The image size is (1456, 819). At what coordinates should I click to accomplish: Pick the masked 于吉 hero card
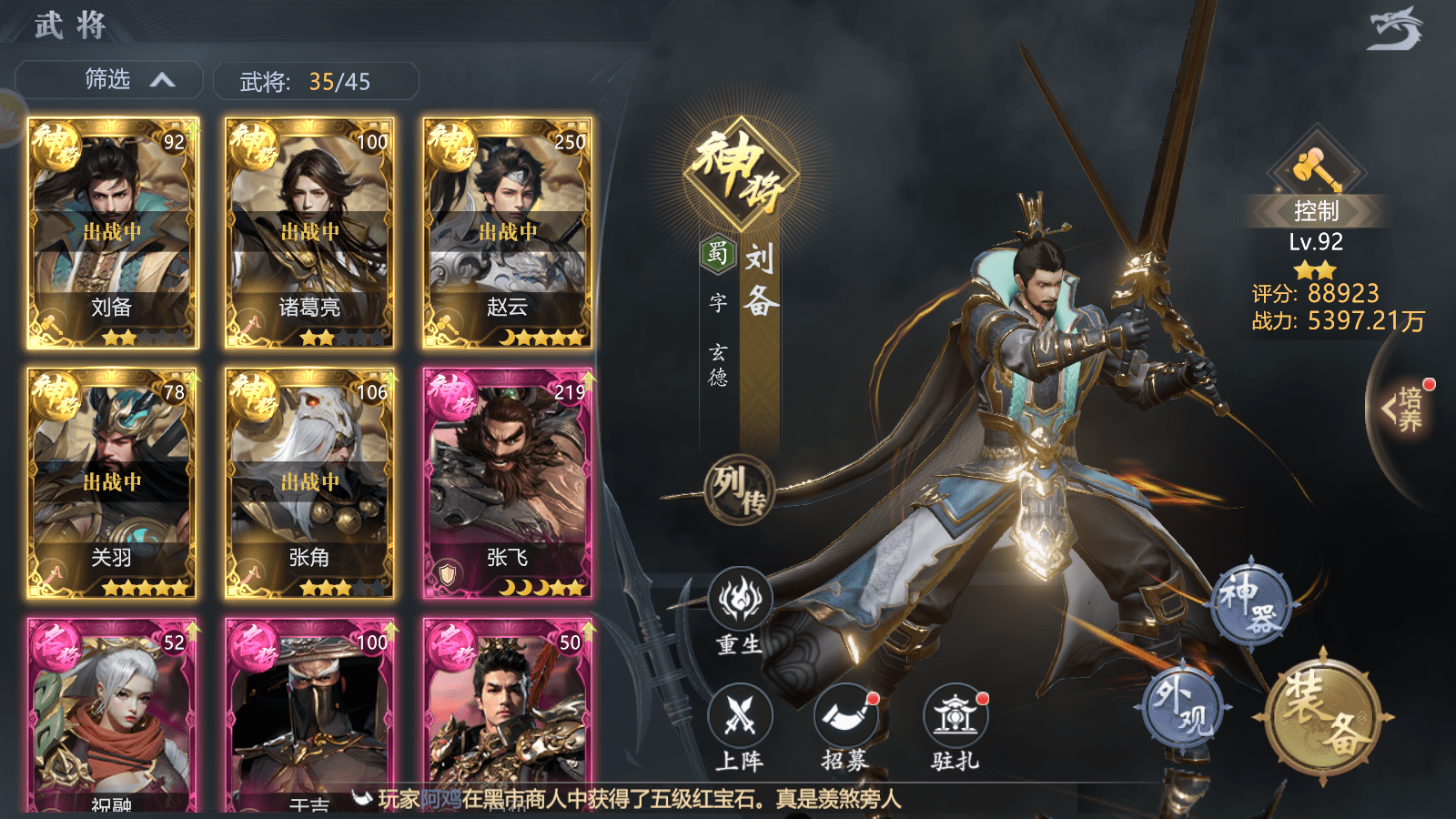(310, 715)
